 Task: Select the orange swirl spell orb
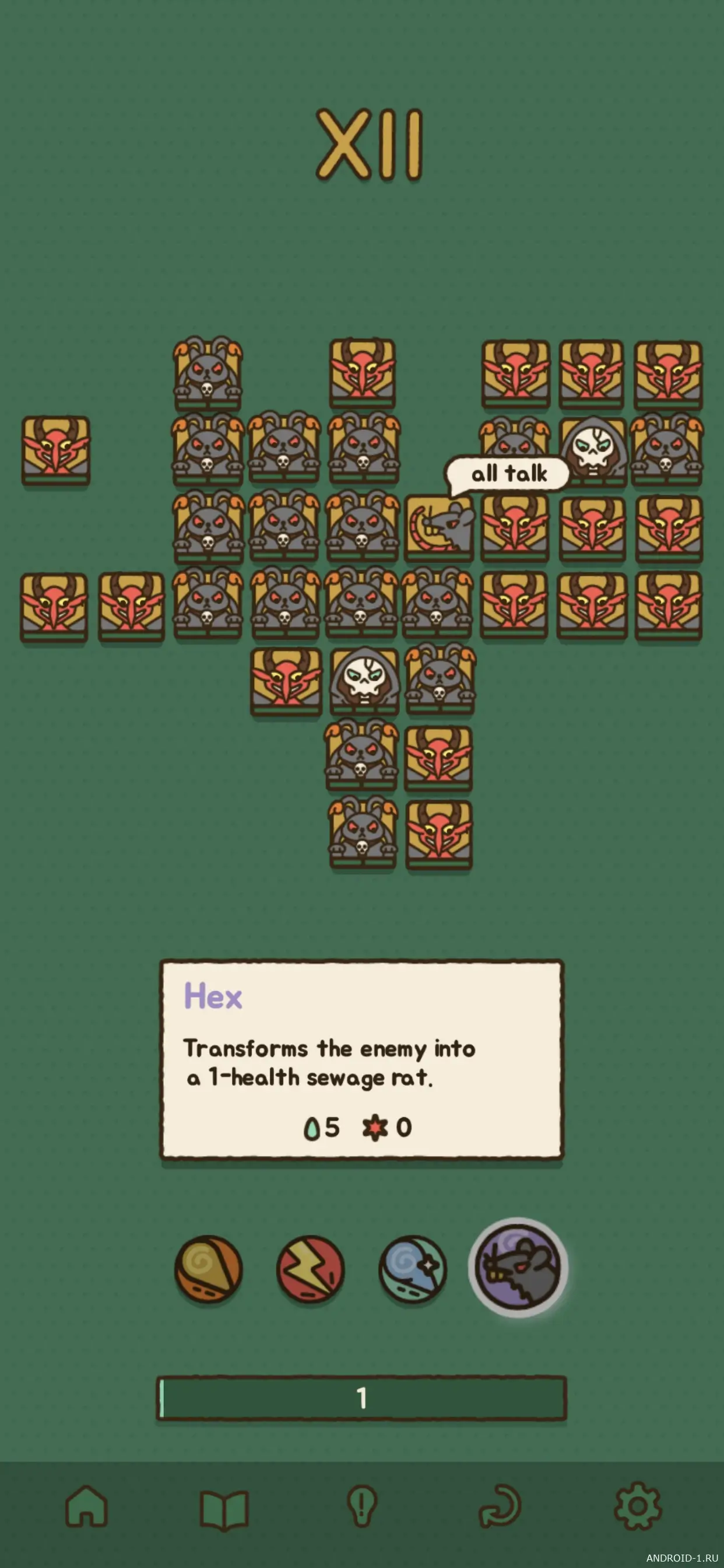[209, 1269]
